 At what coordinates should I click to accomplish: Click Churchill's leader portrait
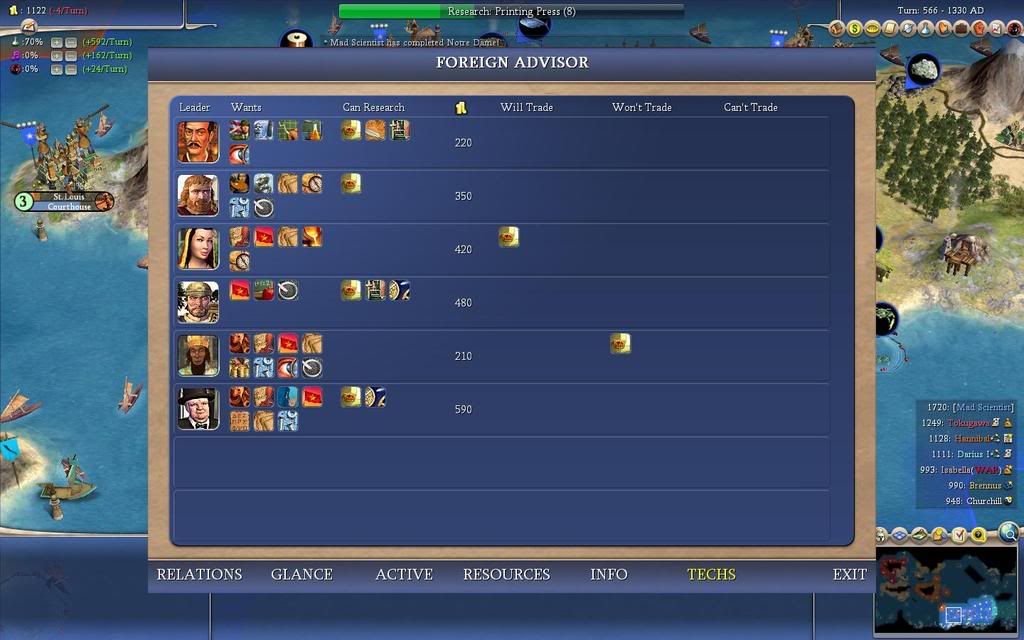198,408
